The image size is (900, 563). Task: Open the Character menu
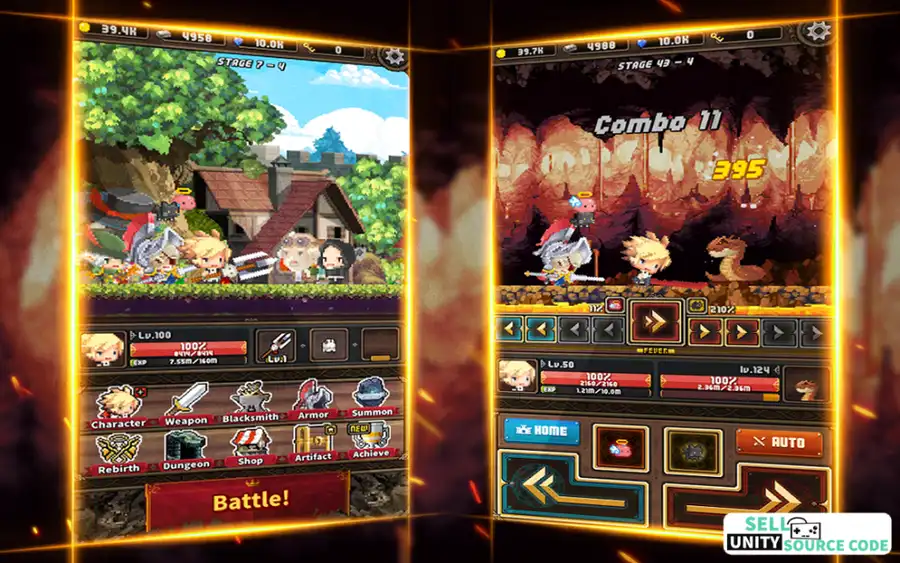pos(118,404)
